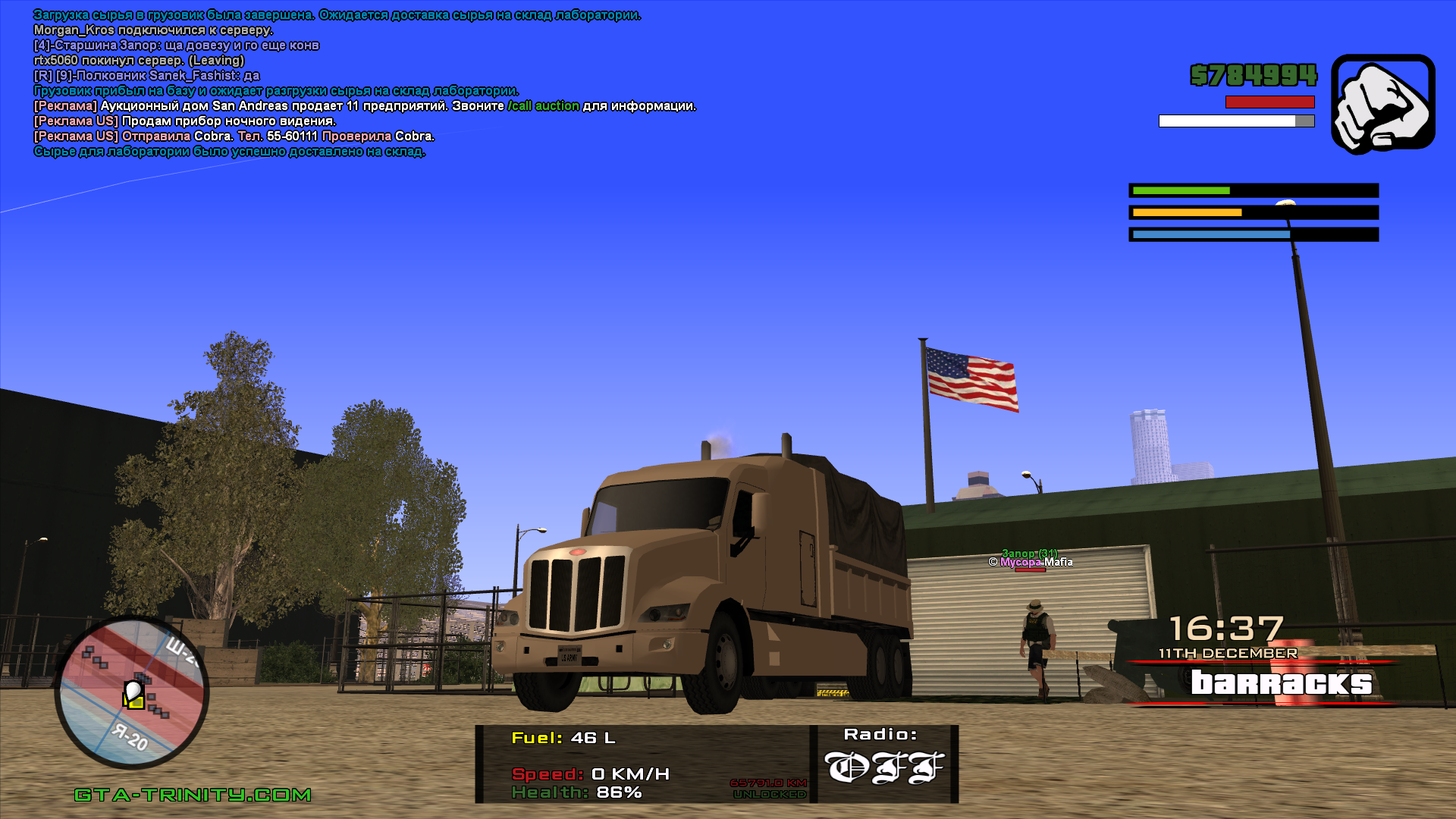Open the circular minimap

pyautogui.click(x=131, y=692)
